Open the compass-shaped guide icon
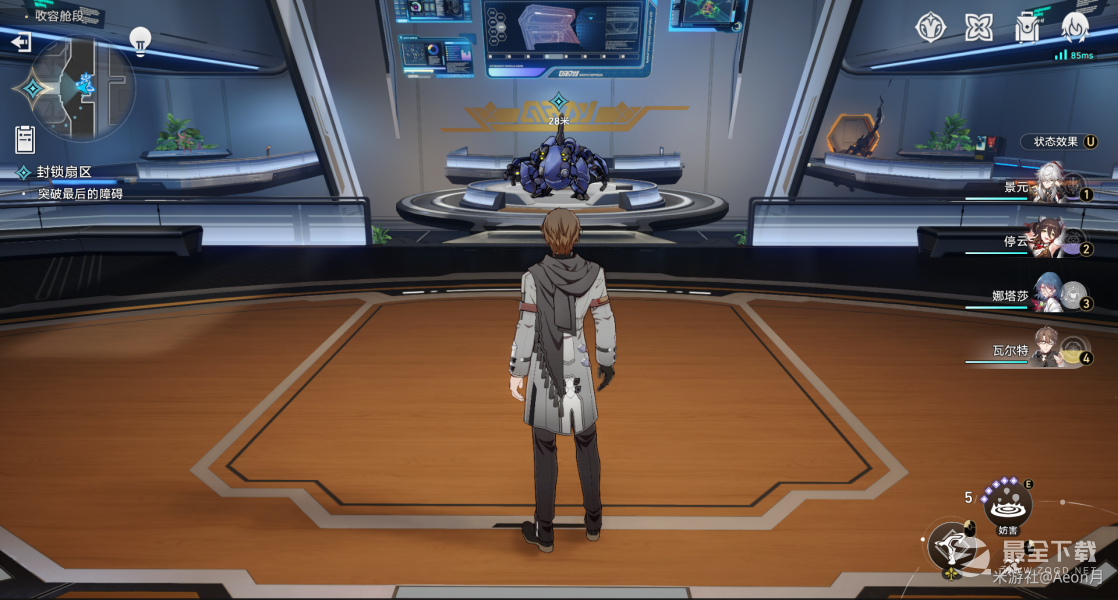The width and height of the screenshot is (1118, 600). tap(931, 27)
